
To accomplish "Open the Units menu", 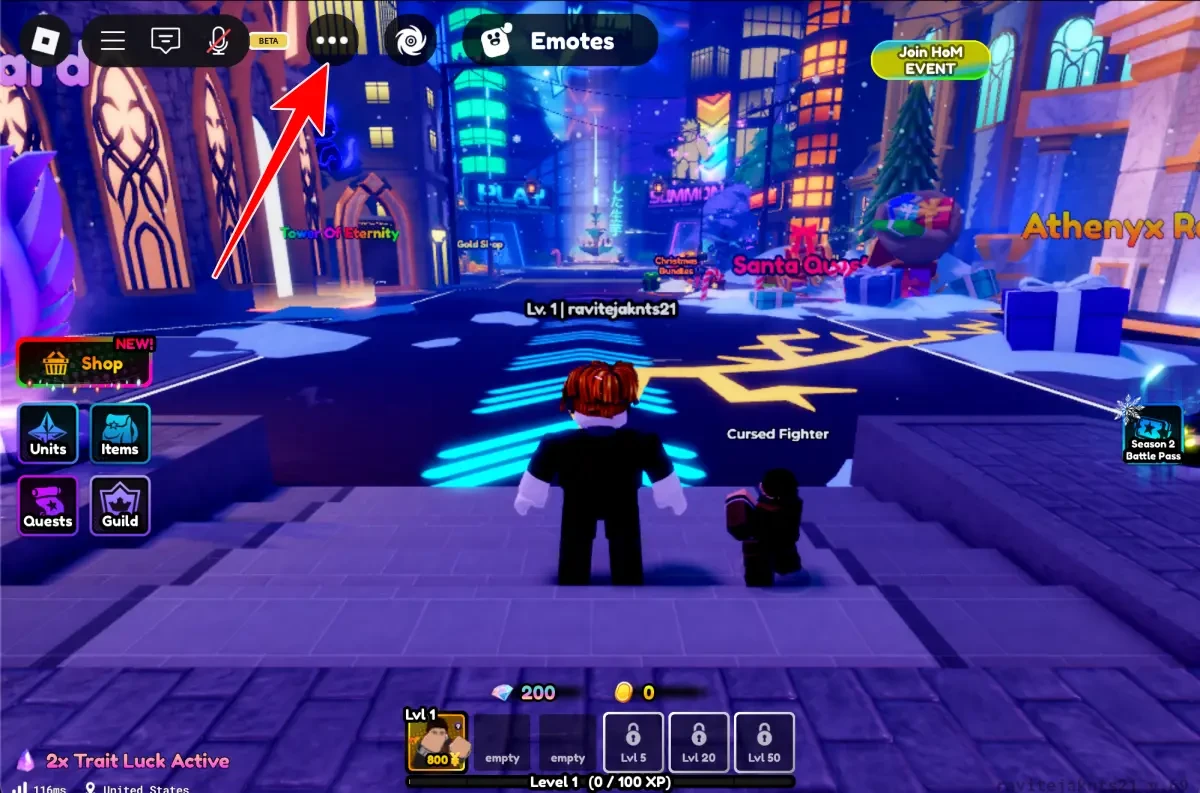I will (x=48, y=434).
